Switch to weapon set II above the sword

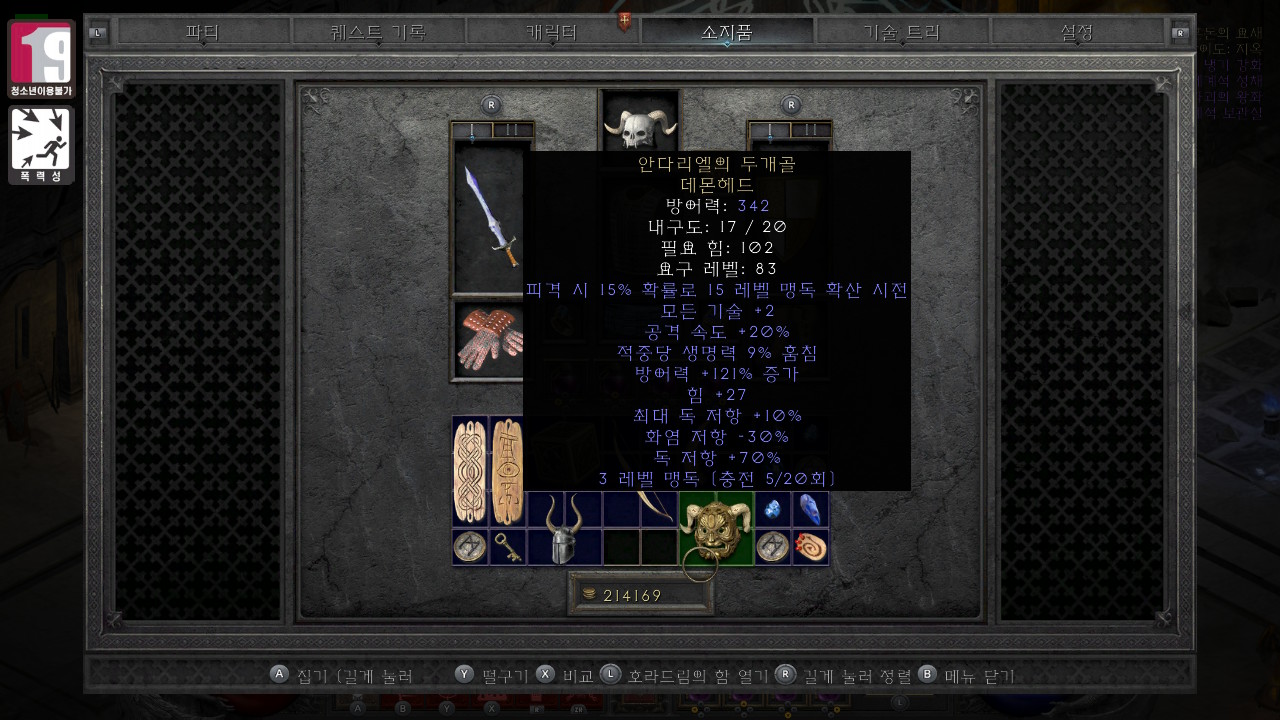click(513, 130)
